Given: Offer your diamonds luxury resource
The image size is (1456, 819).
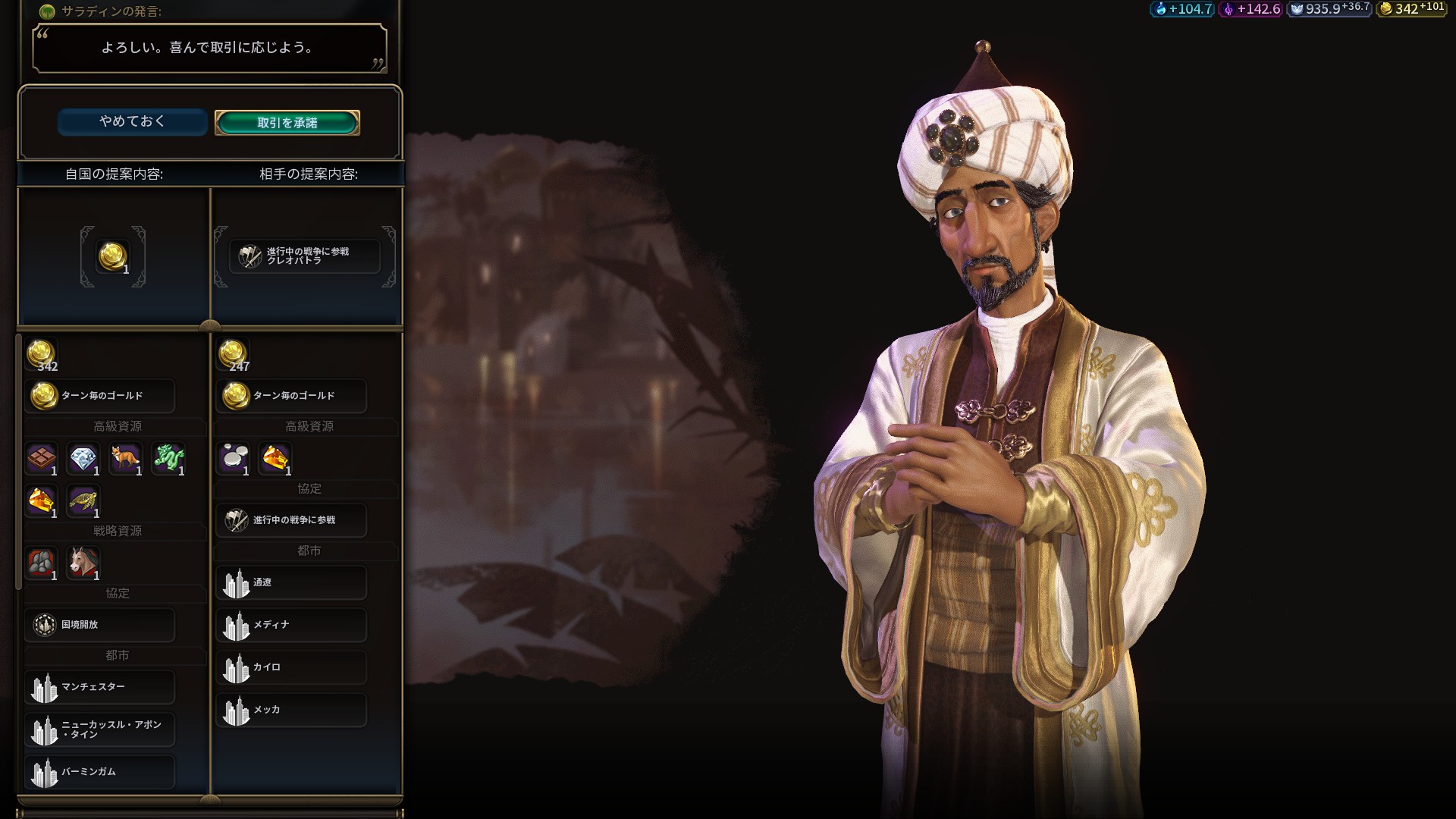Looking at the screenshot, I should (x=83, y=458).
